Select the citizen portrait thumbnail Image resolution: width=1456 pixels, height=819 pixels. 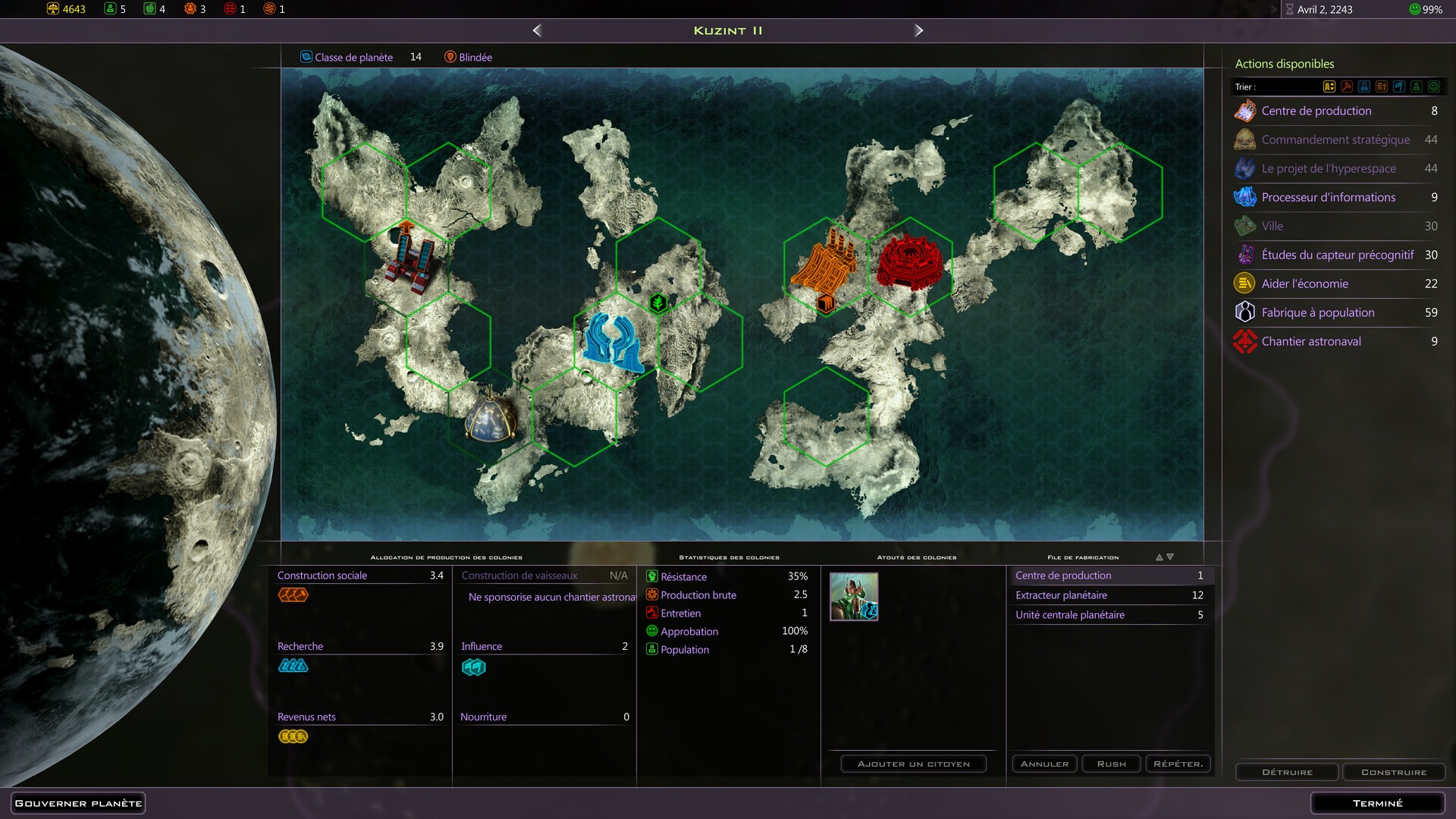(854, 597)
